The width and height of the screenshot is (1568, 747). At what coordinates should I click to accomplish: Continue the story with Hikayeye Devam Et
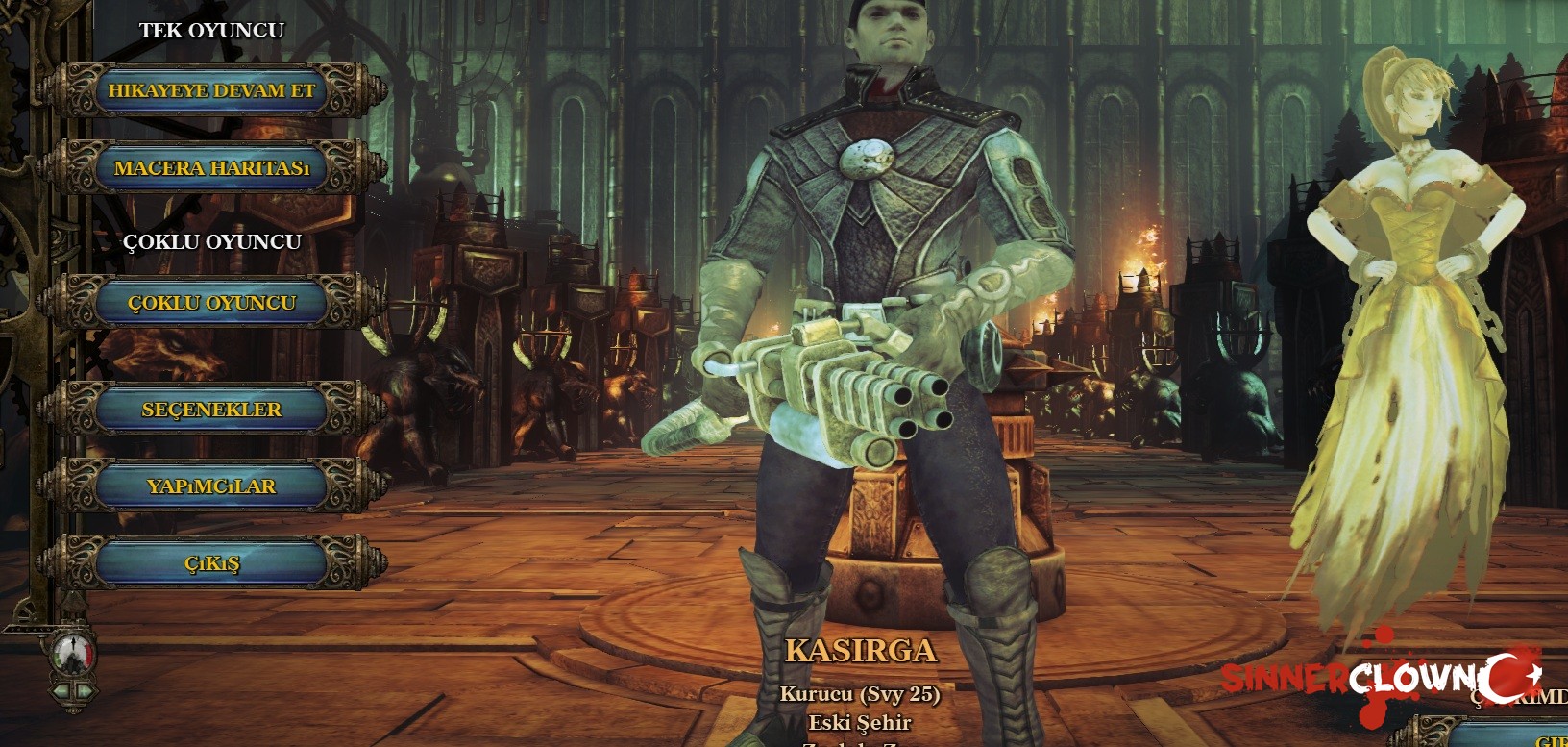click(x=211, y=91)
